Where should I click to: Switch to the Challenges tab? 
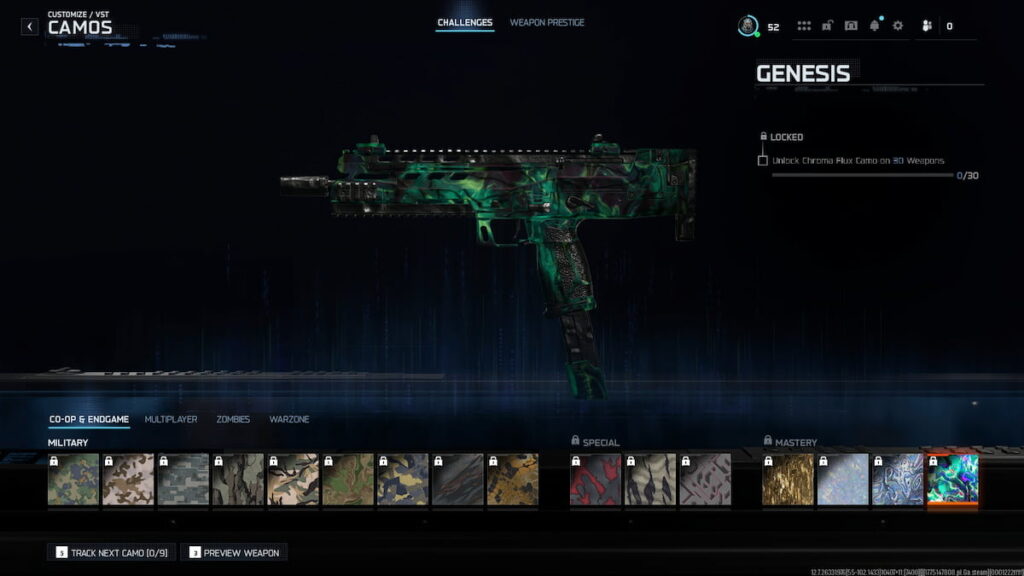click(x=465, y=23)
